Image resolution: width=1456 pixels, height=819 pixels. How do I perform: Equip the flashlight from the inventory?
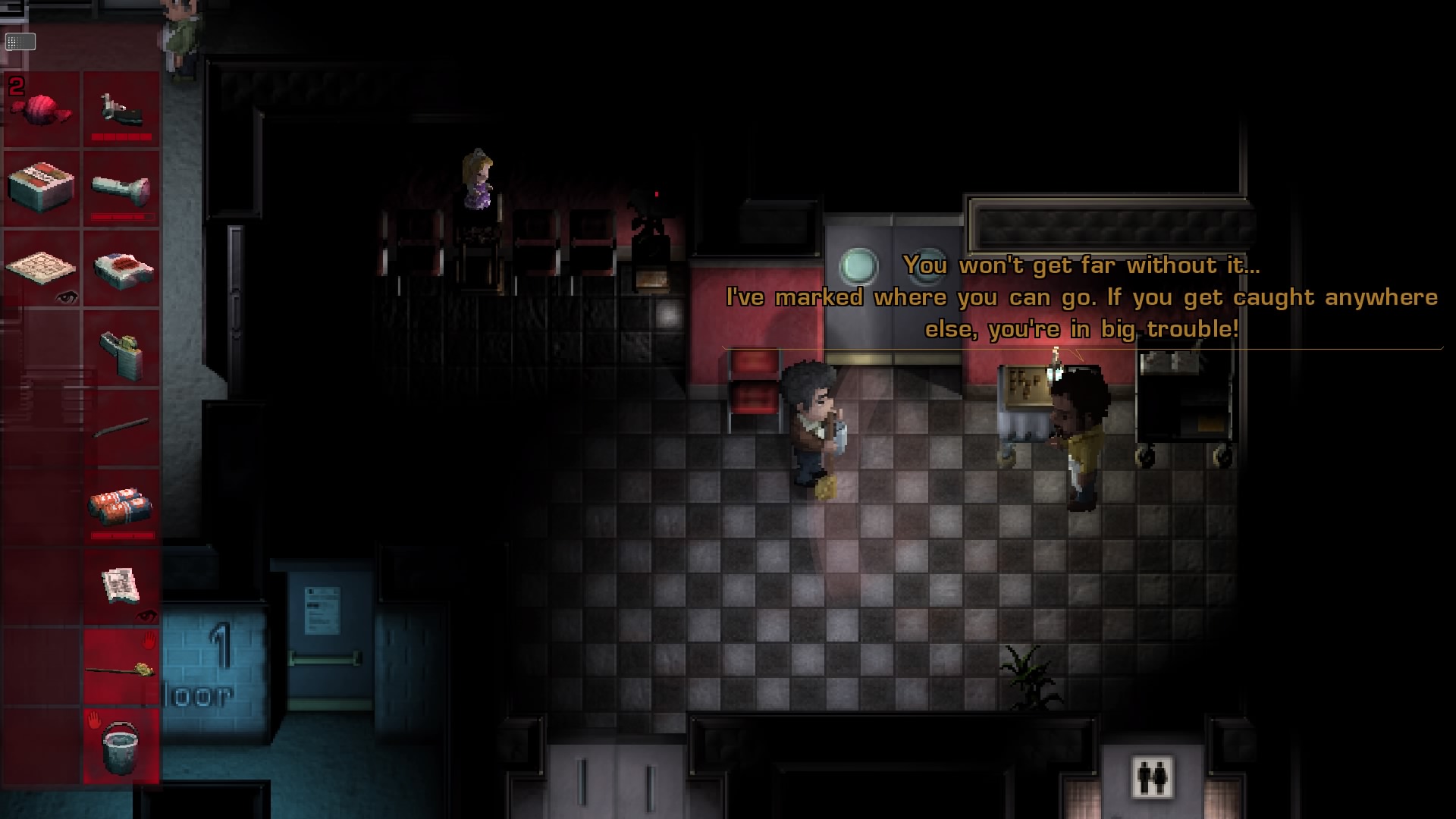(x=121, y=188)
